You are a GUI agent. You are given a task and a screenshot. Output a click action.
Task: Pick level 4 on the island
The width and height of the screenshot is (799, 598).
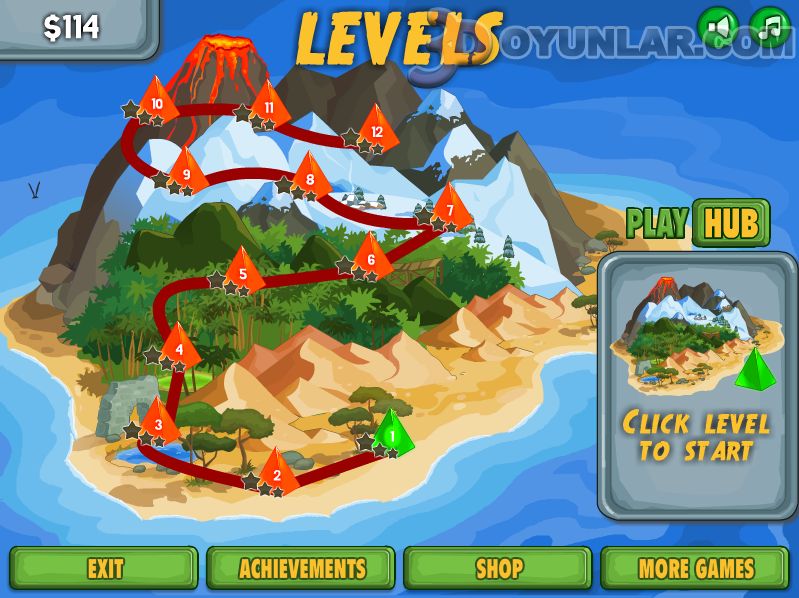[179, 346]
